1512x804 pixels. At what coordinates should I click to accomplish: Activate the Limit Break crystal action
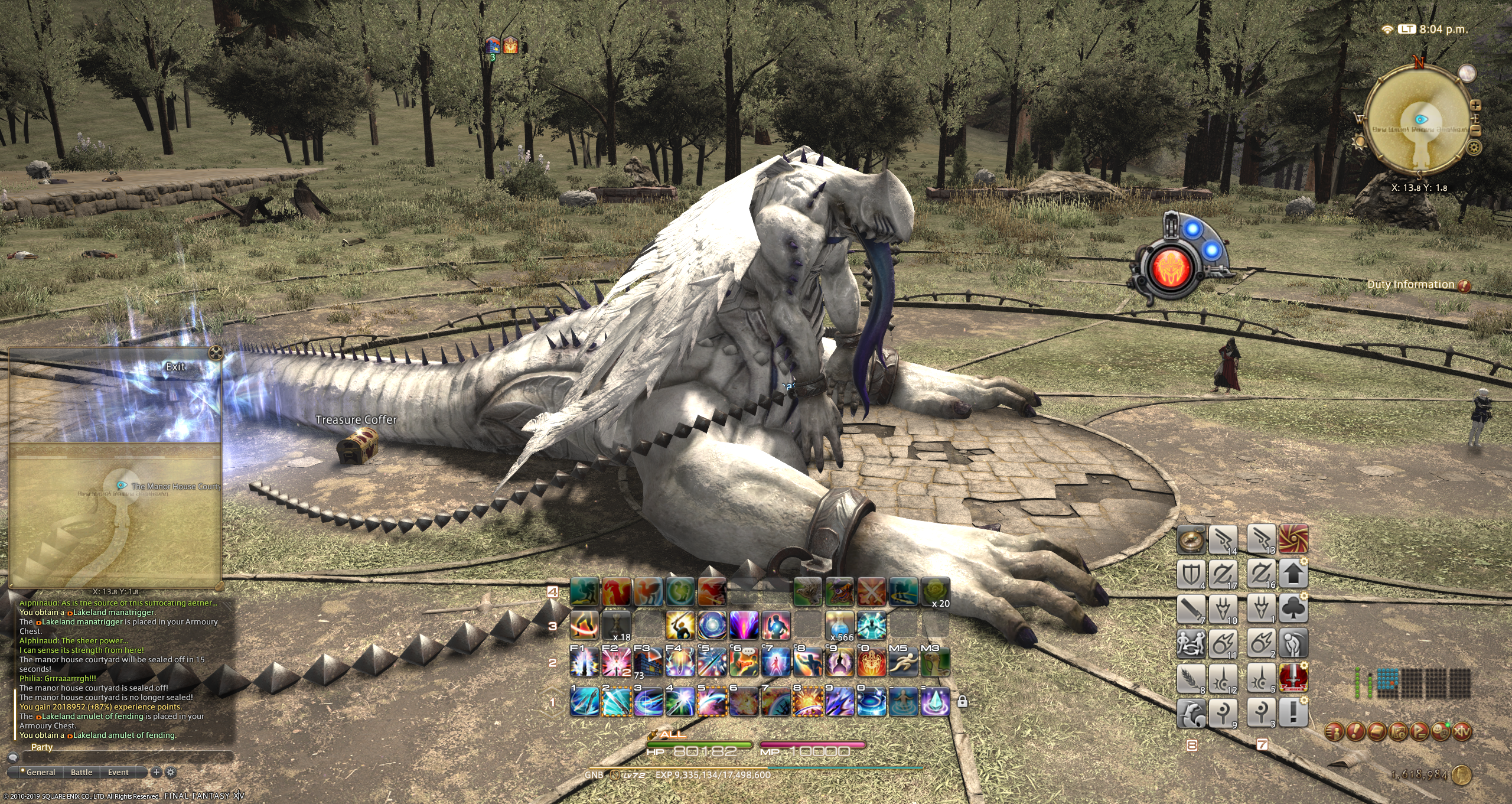(x=935, y=702)
